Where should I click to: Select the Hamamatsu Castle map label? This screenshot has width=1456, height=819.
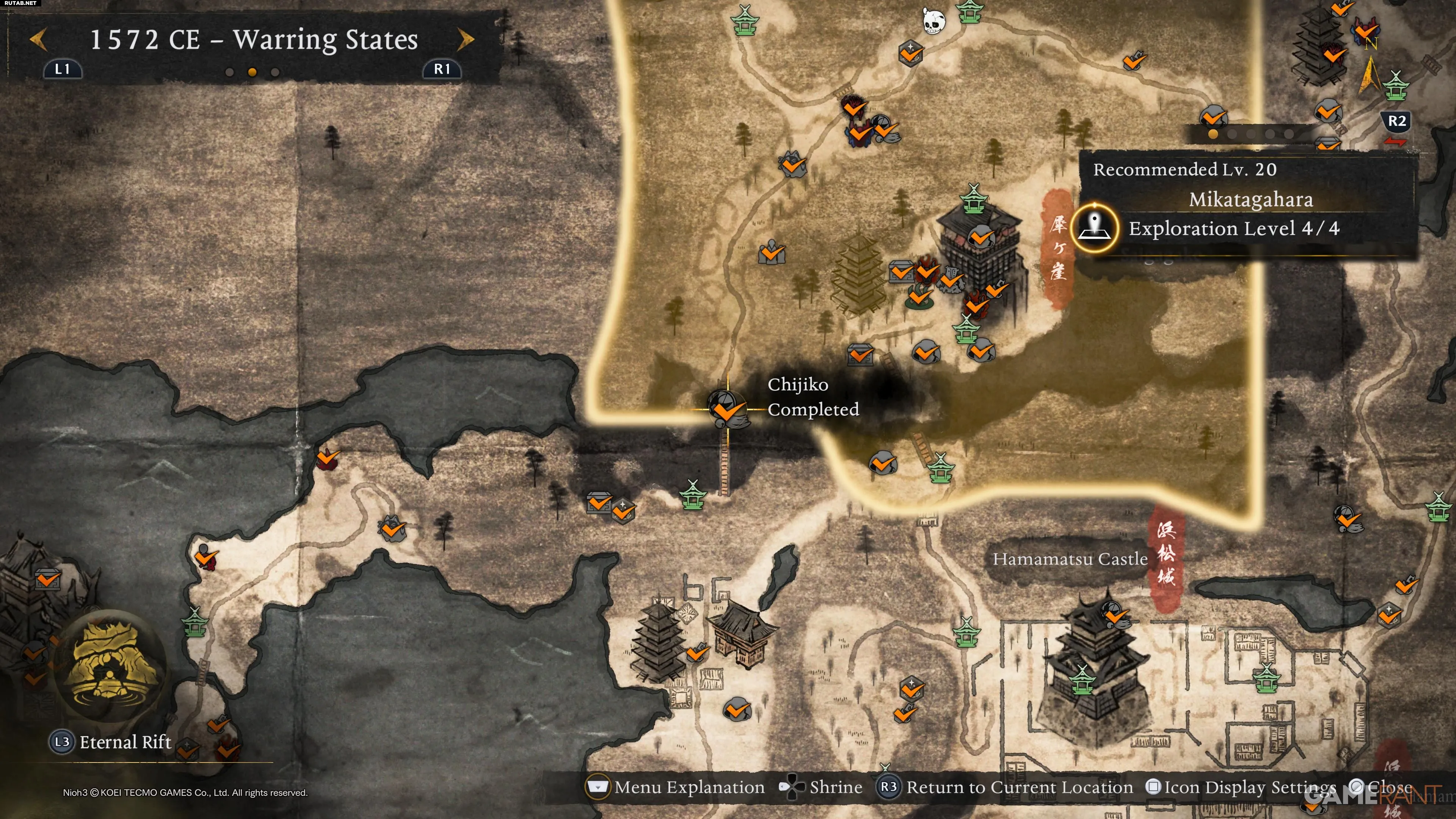pos(1070,559)
